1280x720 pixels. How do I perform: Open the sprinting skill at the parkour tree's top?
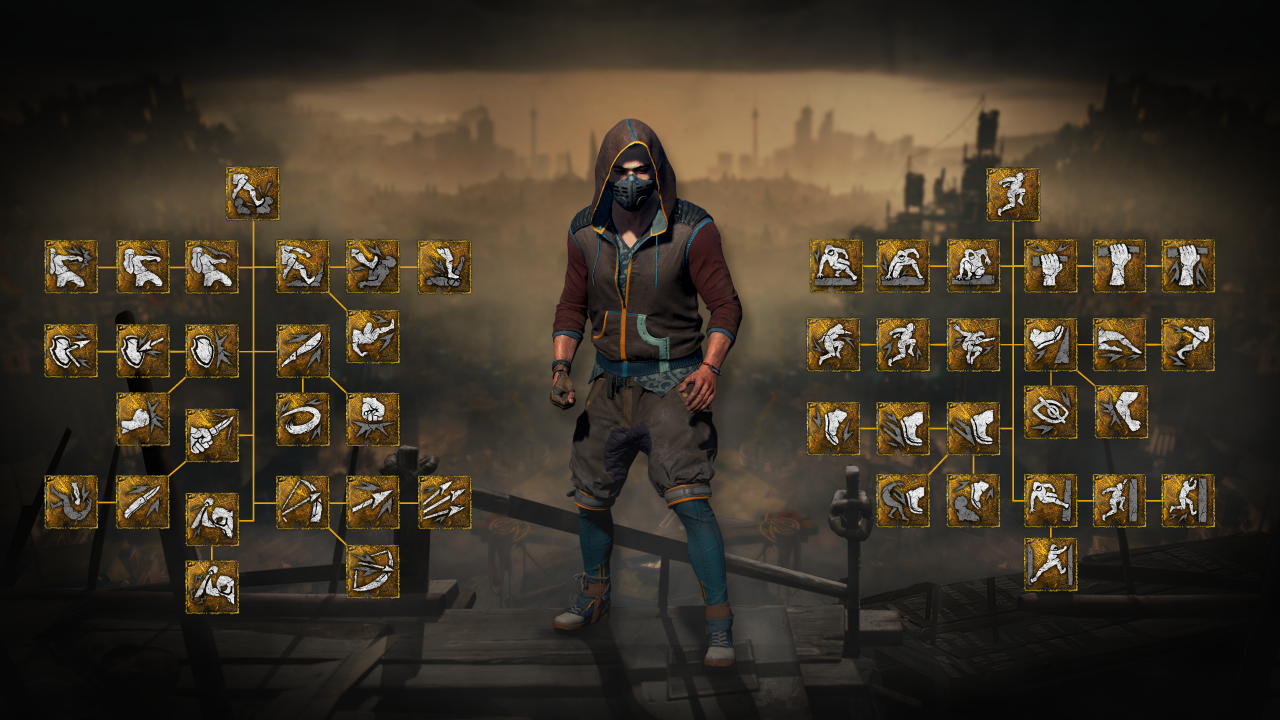pyautogui.click(x=1014, y=195)
